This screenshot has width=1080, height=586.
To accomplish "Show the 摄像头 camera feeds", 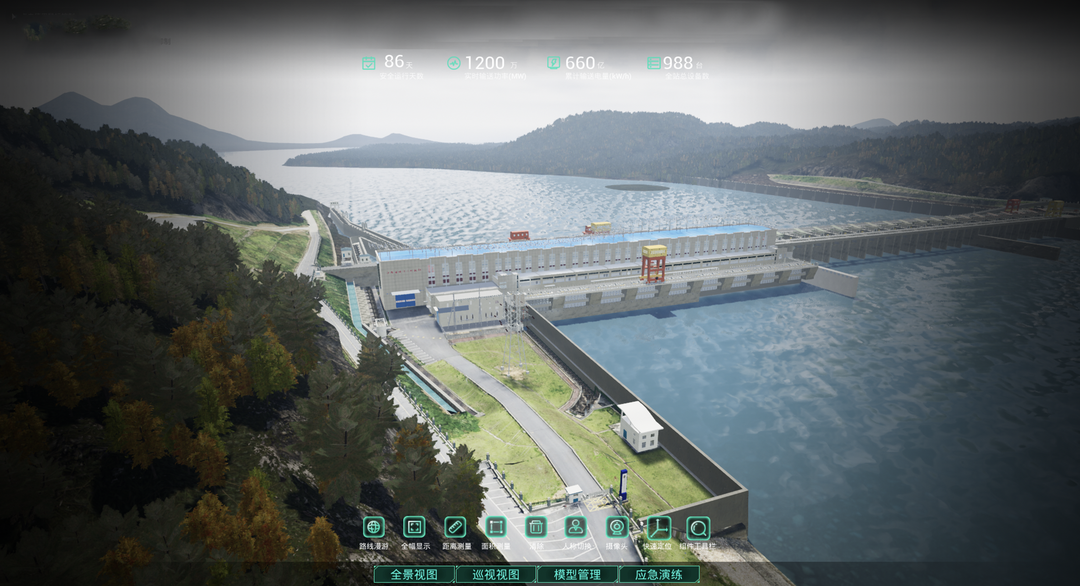I will point(617,527).
